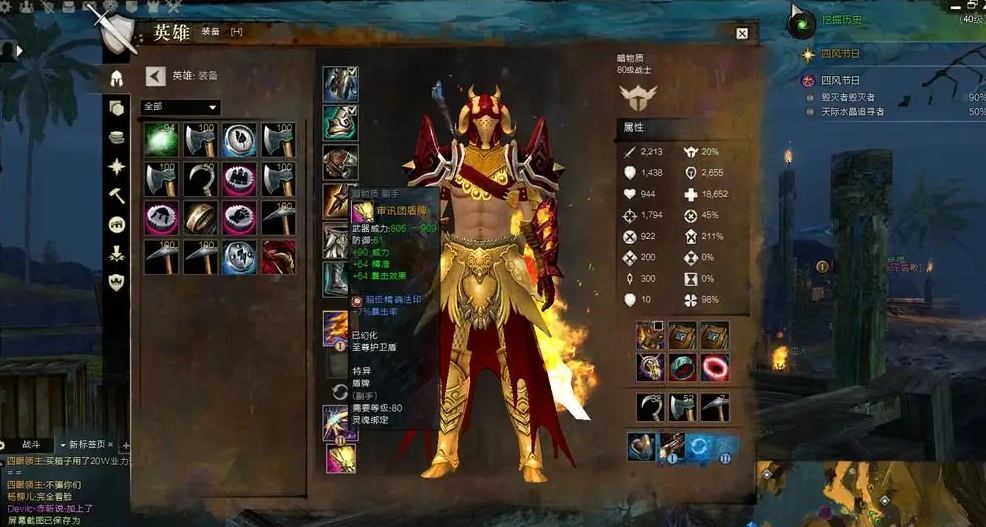
Task: Switch to the 战斗 chat tab
Action: [x=32, y=443]
